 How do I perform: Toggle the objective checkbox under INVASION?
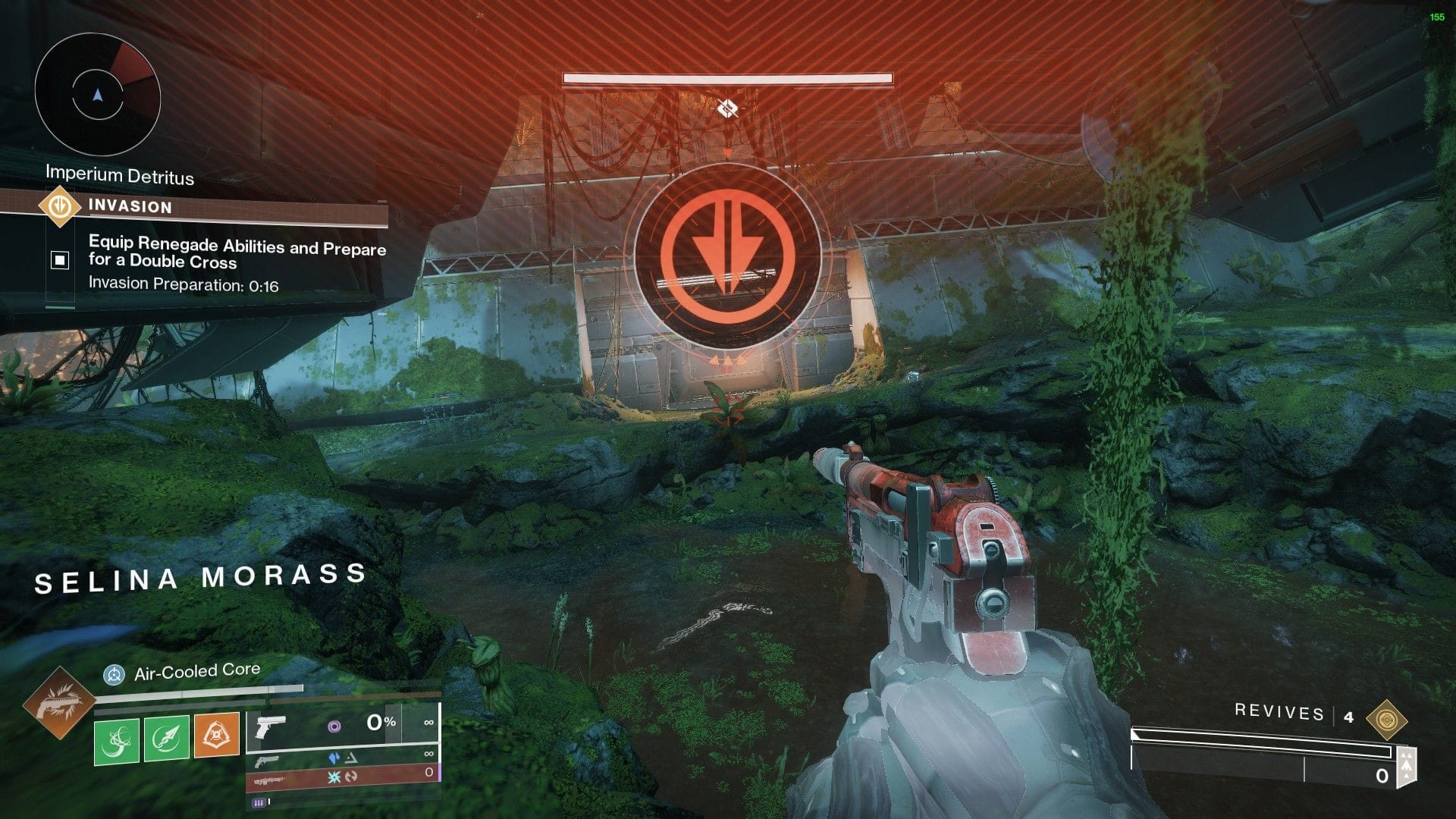[59, 260]
